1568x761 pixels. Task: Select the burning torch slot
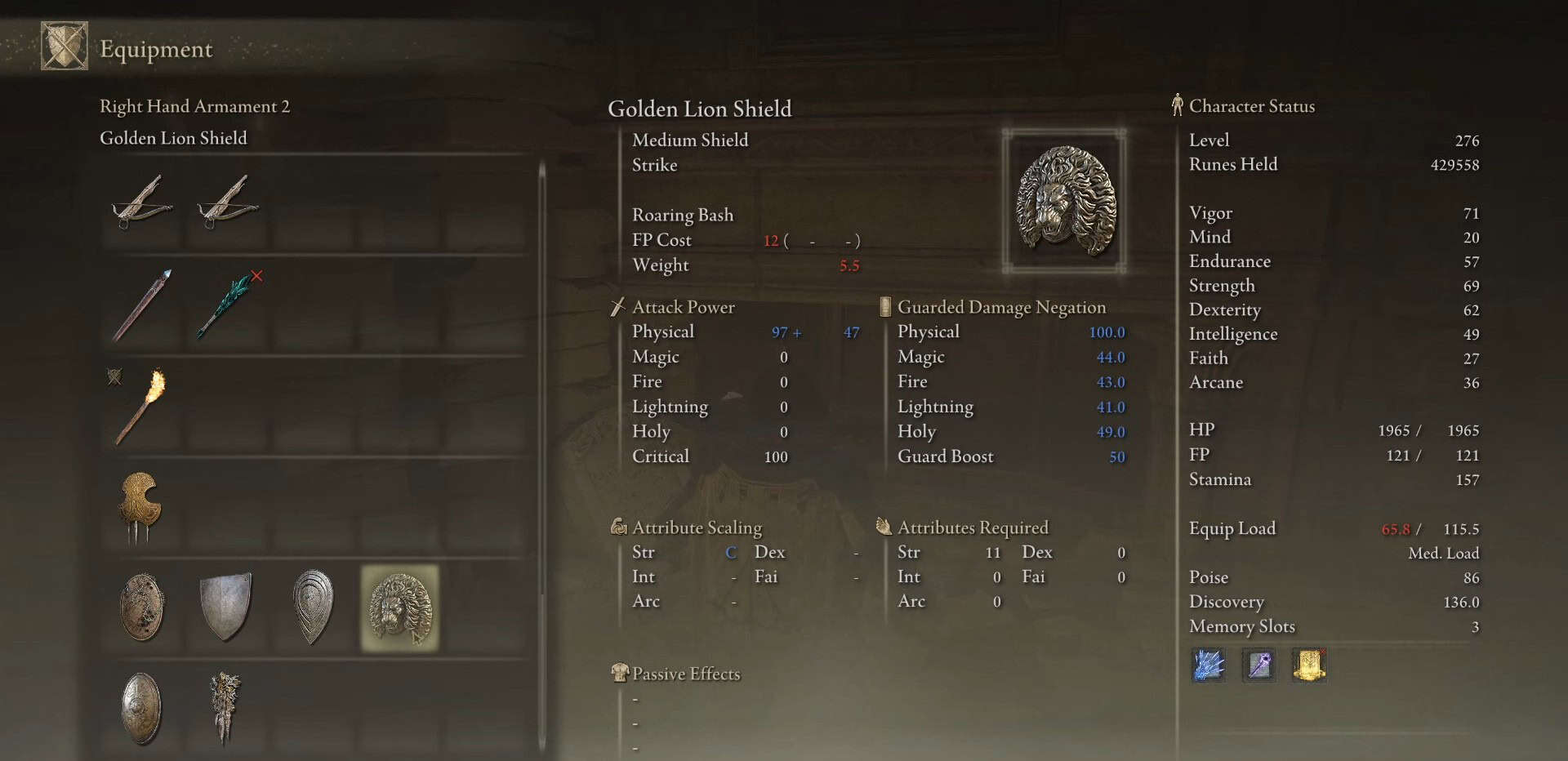coord(141,407)
